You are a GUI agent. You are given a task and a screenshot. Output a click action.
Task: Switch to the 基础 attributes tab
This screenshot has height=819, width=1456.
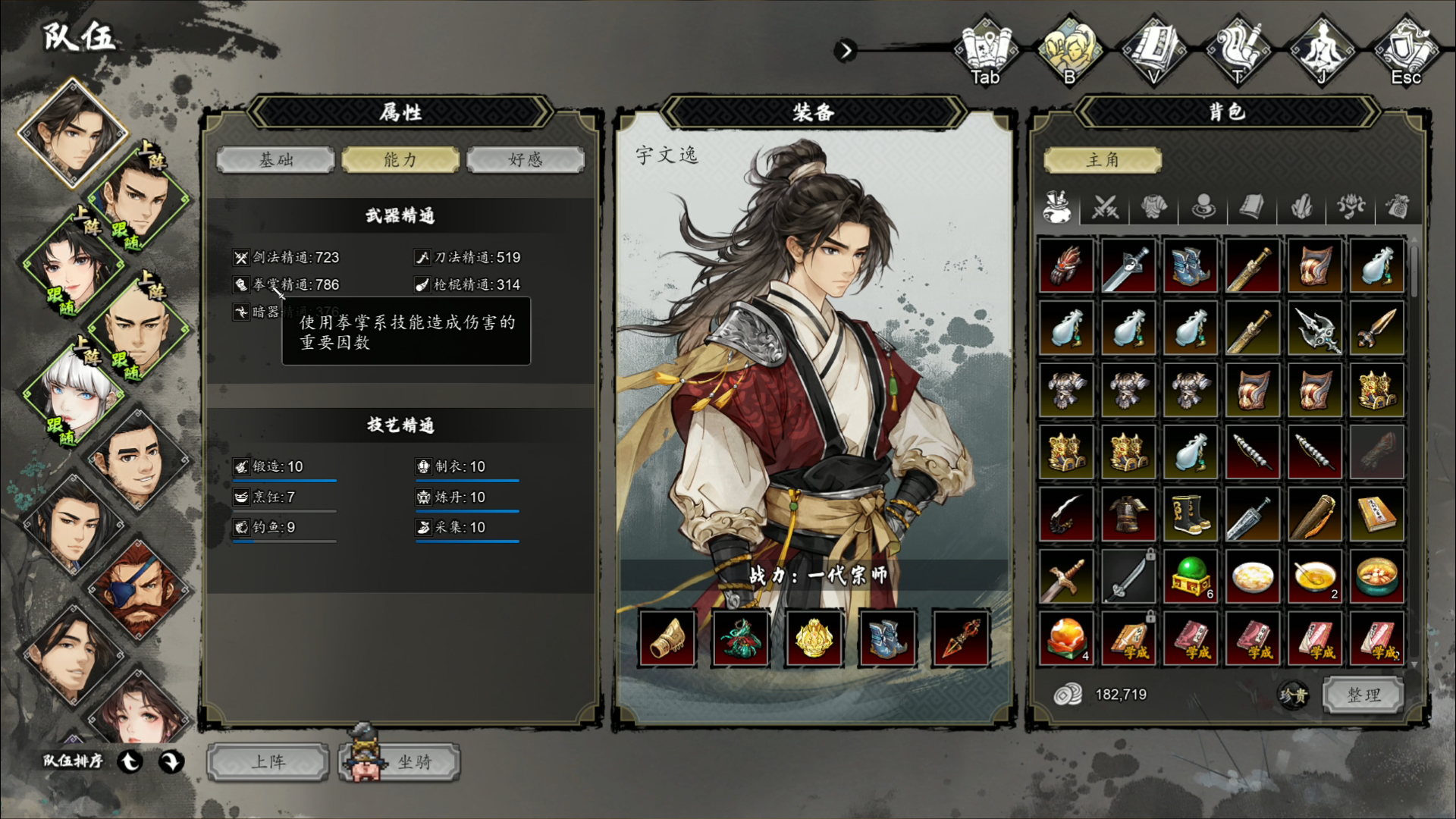pyautogui.click(x=275, y=160)
